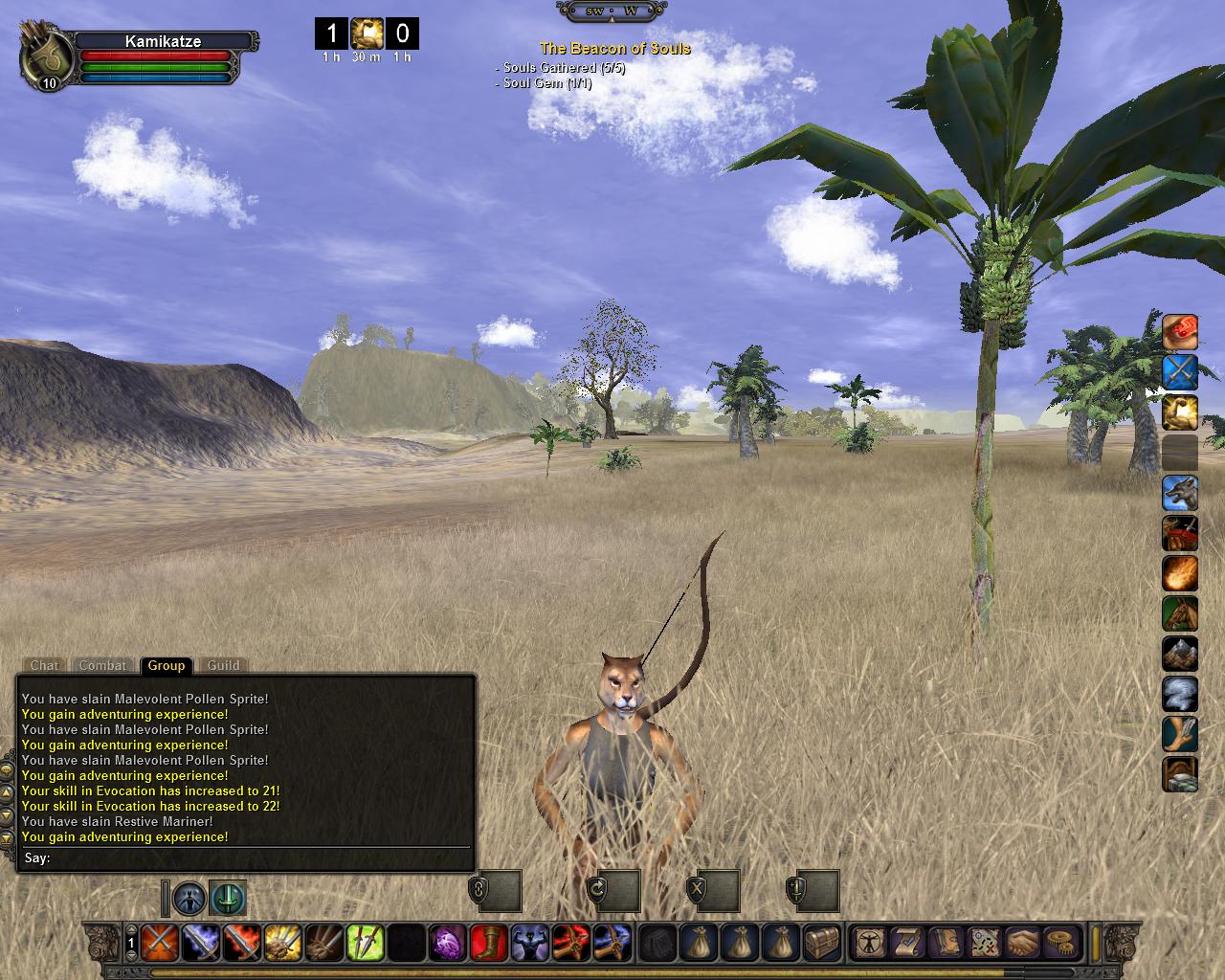Open the Combat log tab
1225x980 pixels.
(102, 665)
